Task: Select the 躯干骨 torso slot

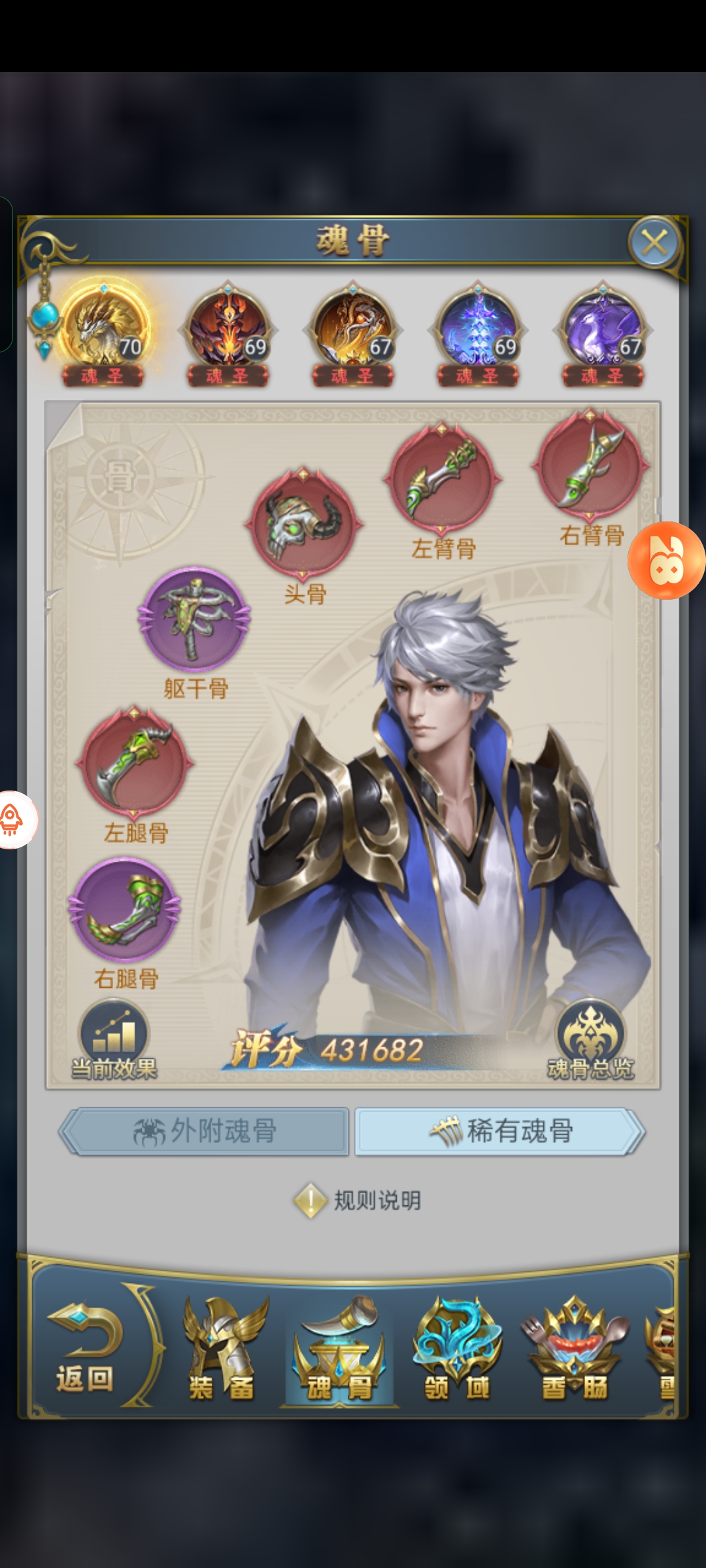Action: click(x=194, y=618)
